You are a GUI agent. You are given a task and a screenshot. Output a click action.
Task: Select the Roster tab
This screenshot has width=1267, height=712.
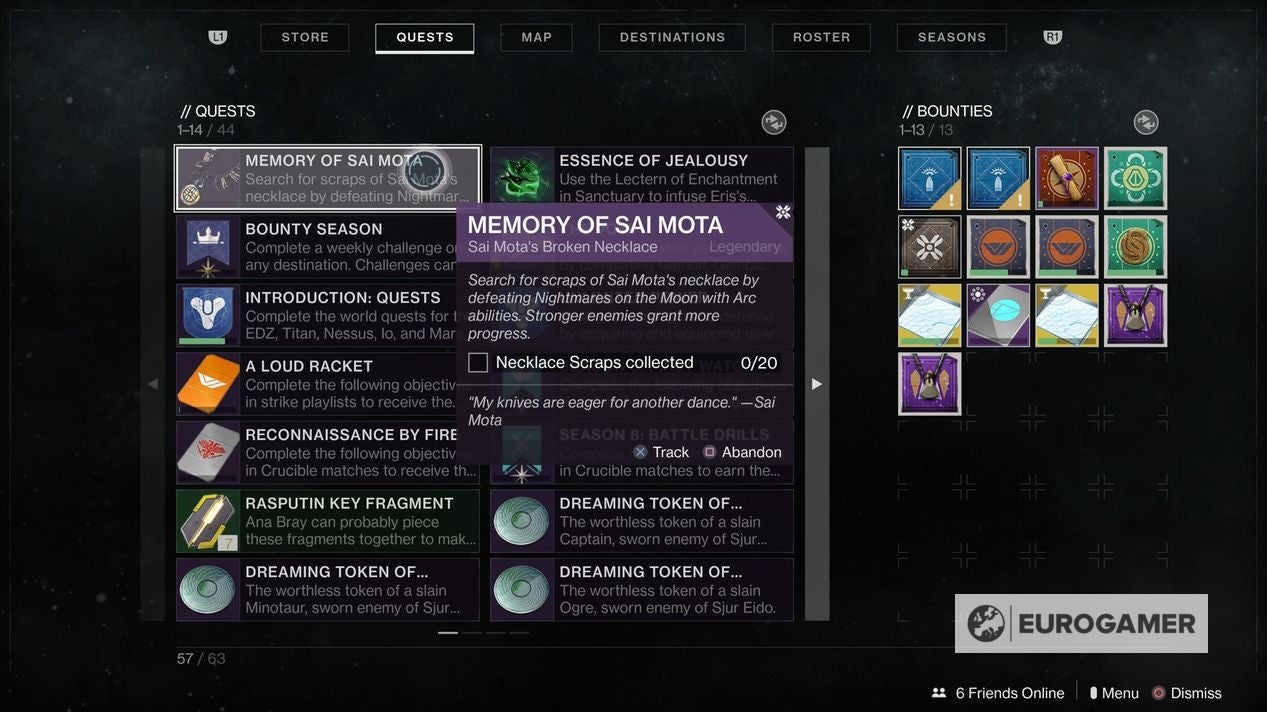coord(821,38)
